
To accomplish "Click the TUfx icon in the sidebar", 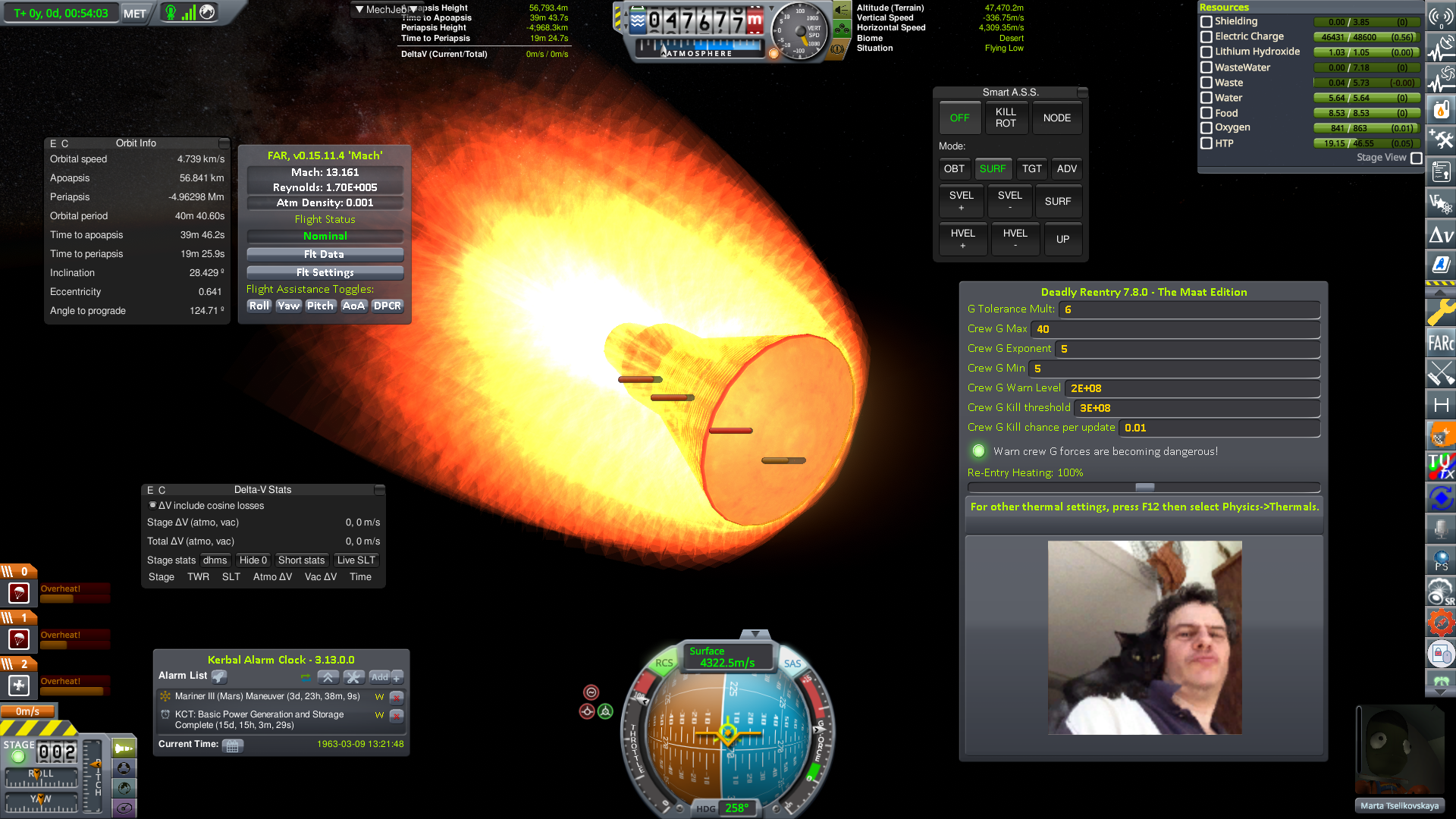I will tap(1440, 465).
